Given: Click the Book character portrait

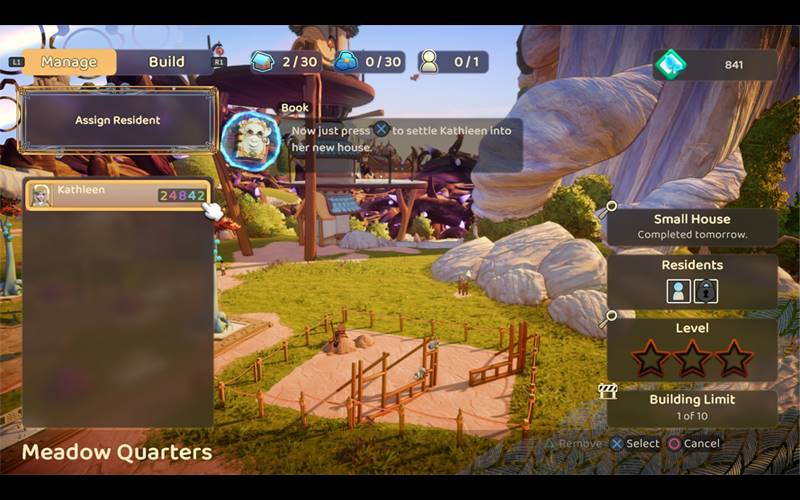Looking at the screenshot, I should pos(250,140).
